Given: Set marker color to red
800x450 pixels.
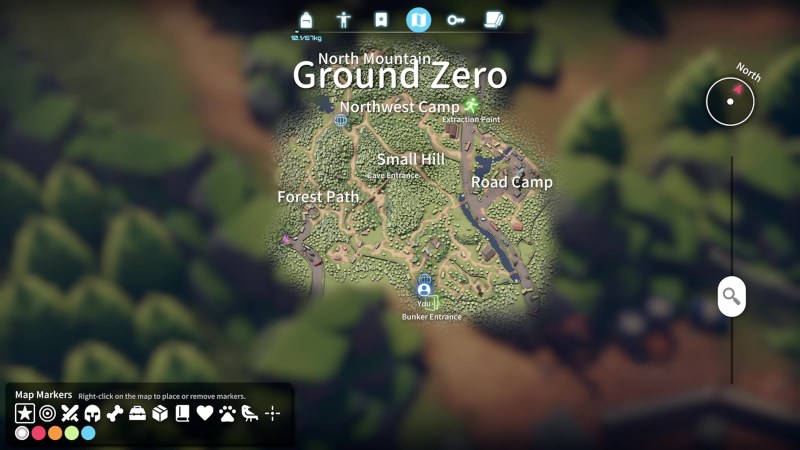Looking at the screenshot, I should point(39,433).
